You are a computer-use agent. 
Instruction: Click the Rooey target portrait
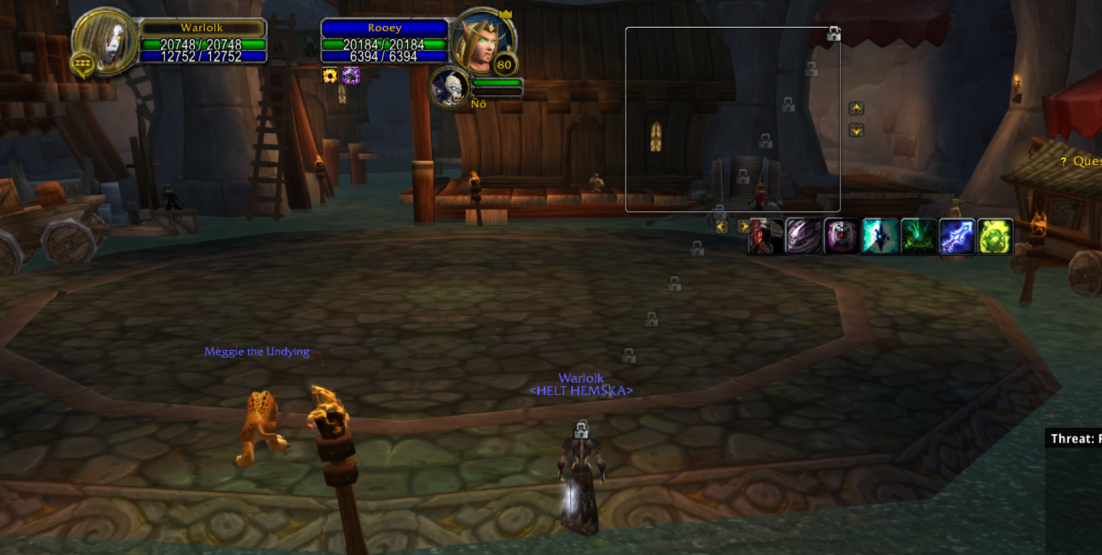481,43
